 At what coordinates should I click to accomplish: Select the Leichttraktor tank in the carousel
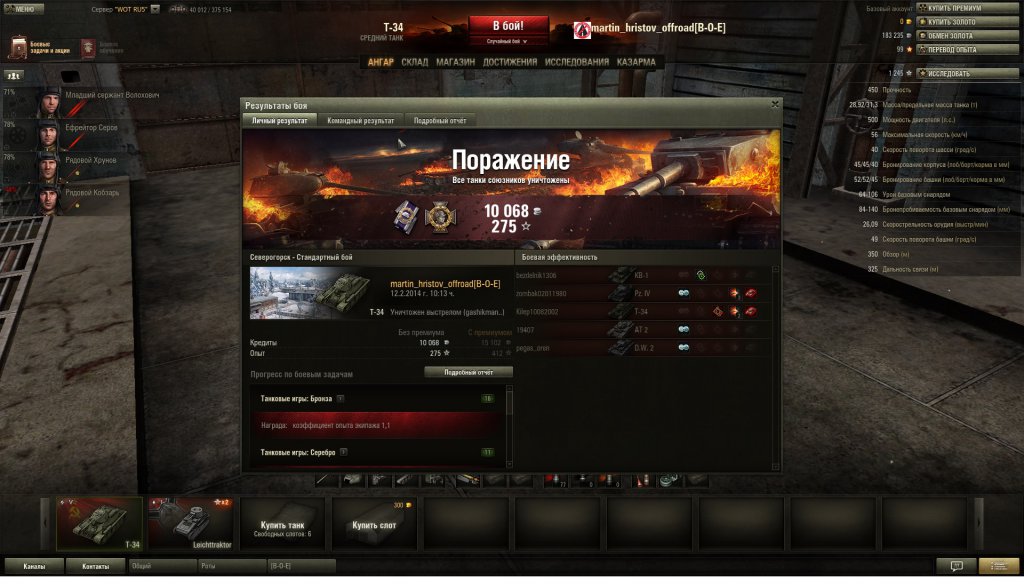click(190, 524)
